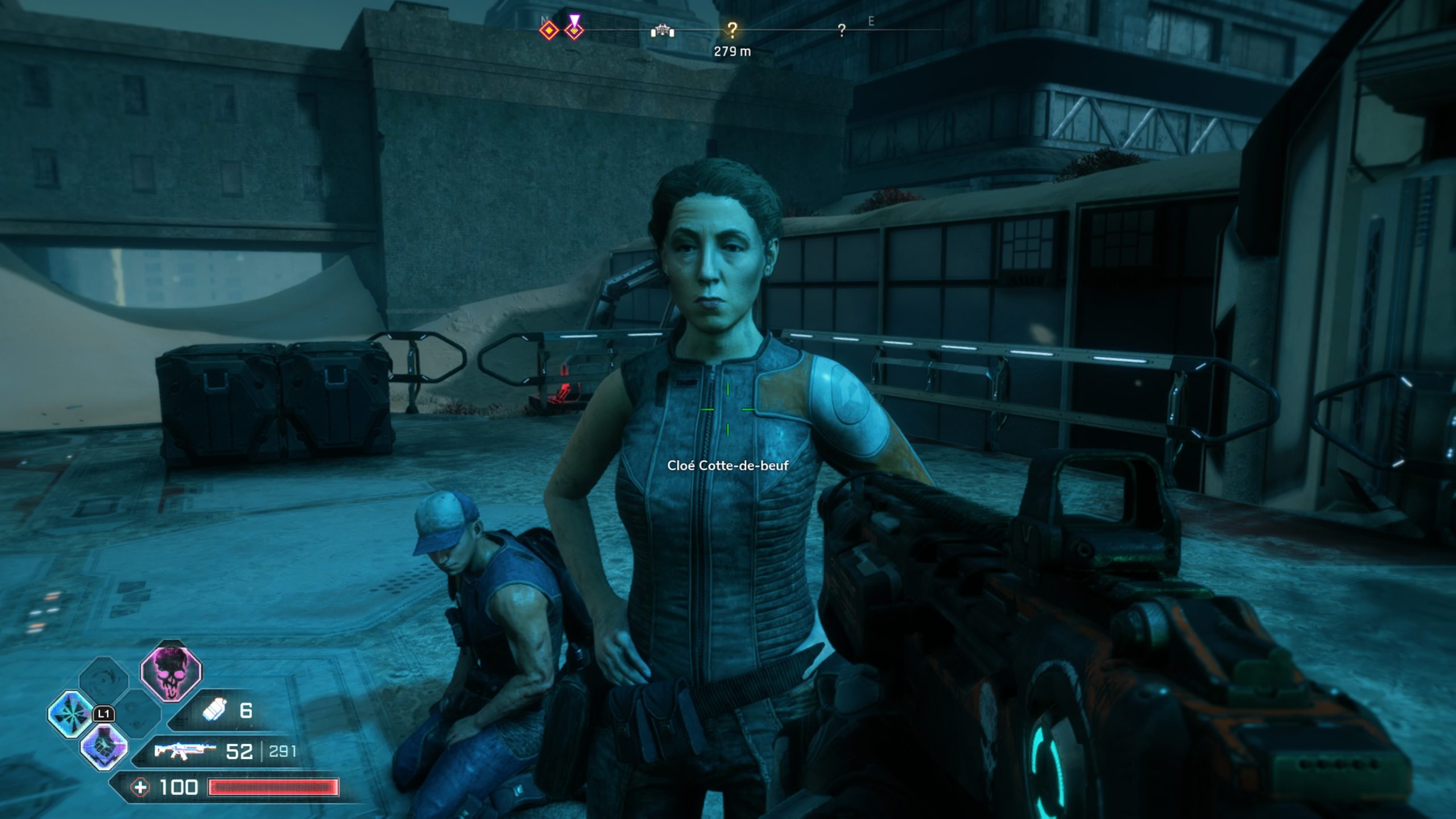Click the health cross icon
The height and width of the screenshot is (819, 1456).
pyautogui.click(x=140, y=788)
